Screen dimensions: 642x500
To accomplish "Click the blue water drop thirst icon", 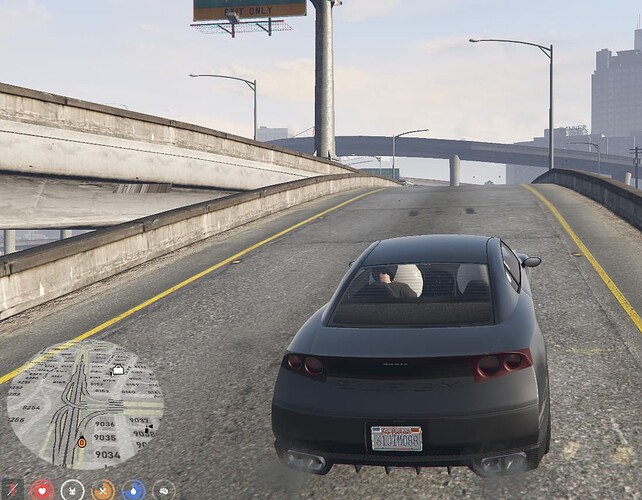I will 133,490.
